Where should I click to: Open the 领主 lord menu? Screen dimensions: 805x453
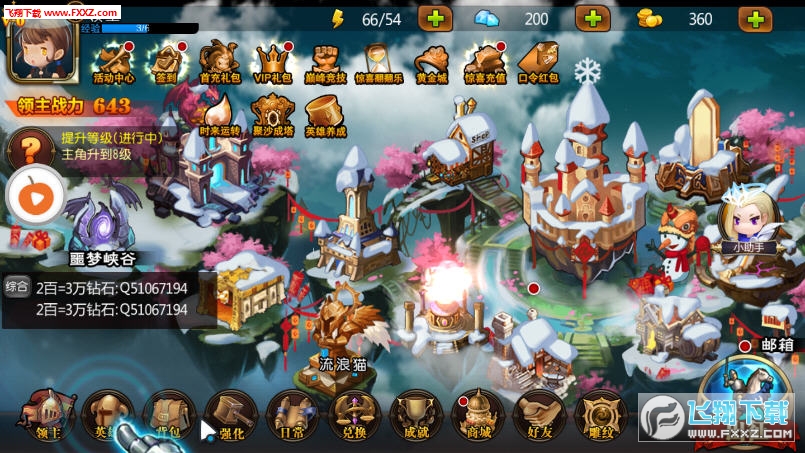click(x=46, y=417)
